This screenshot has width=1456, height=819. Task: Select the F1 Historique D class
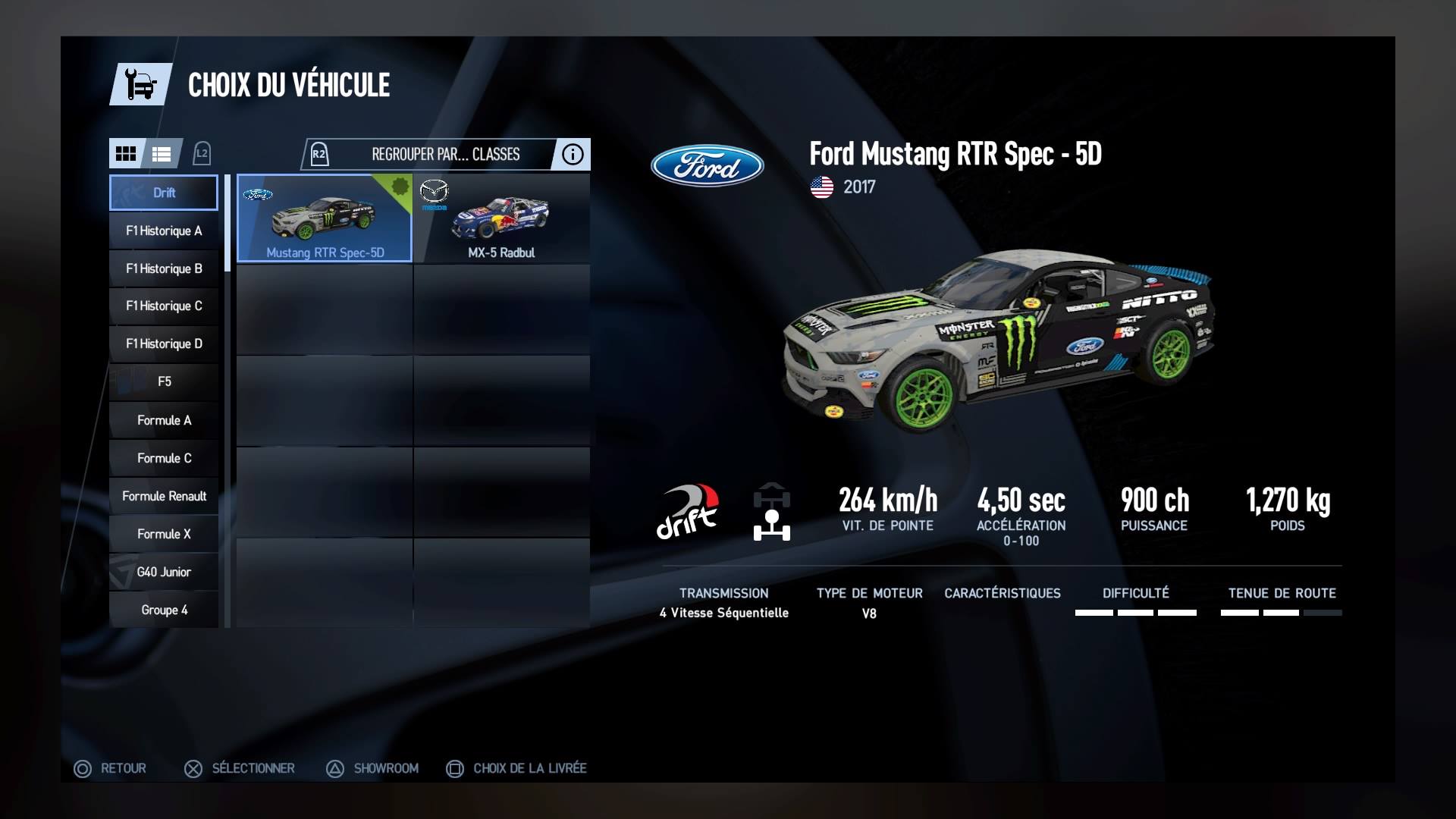(164, 344)
